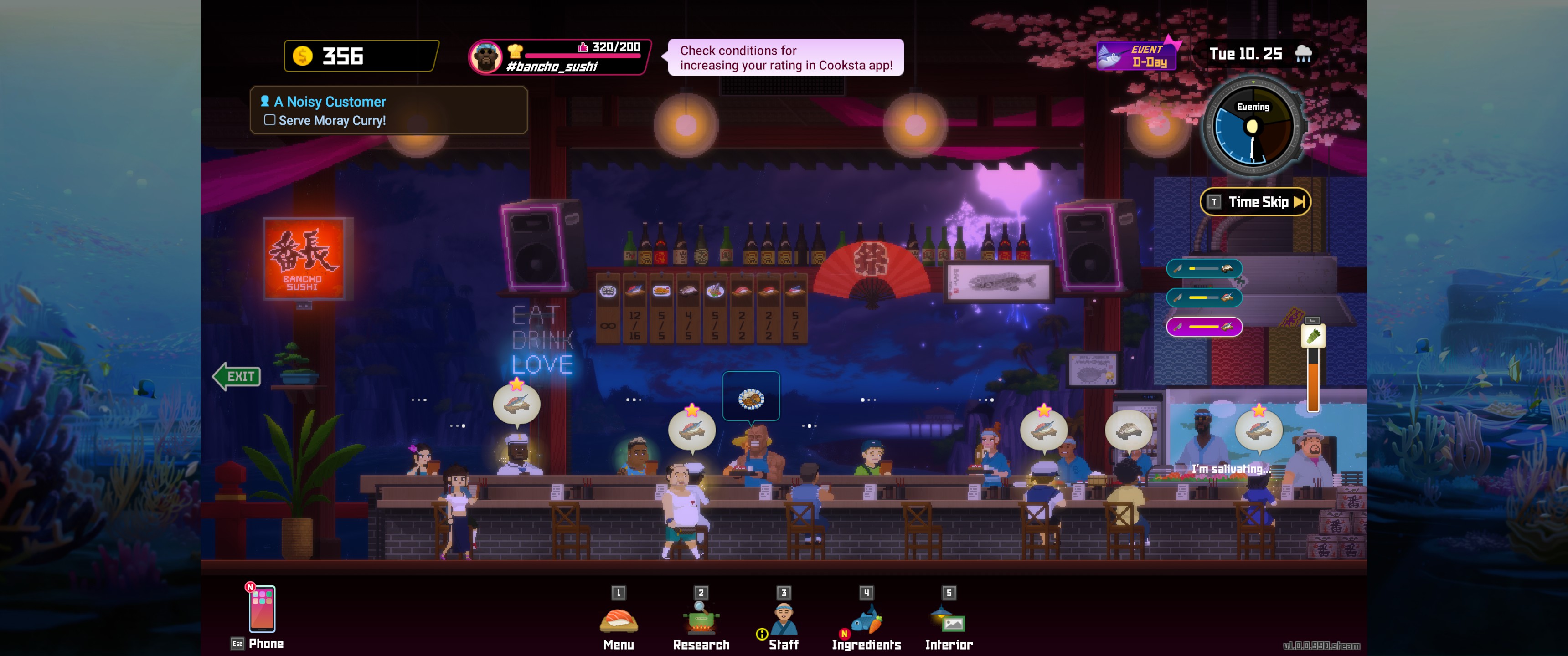1568x656 pixels.
Task: Open the sushi Menu panel
Action: (x=619, y=622)
